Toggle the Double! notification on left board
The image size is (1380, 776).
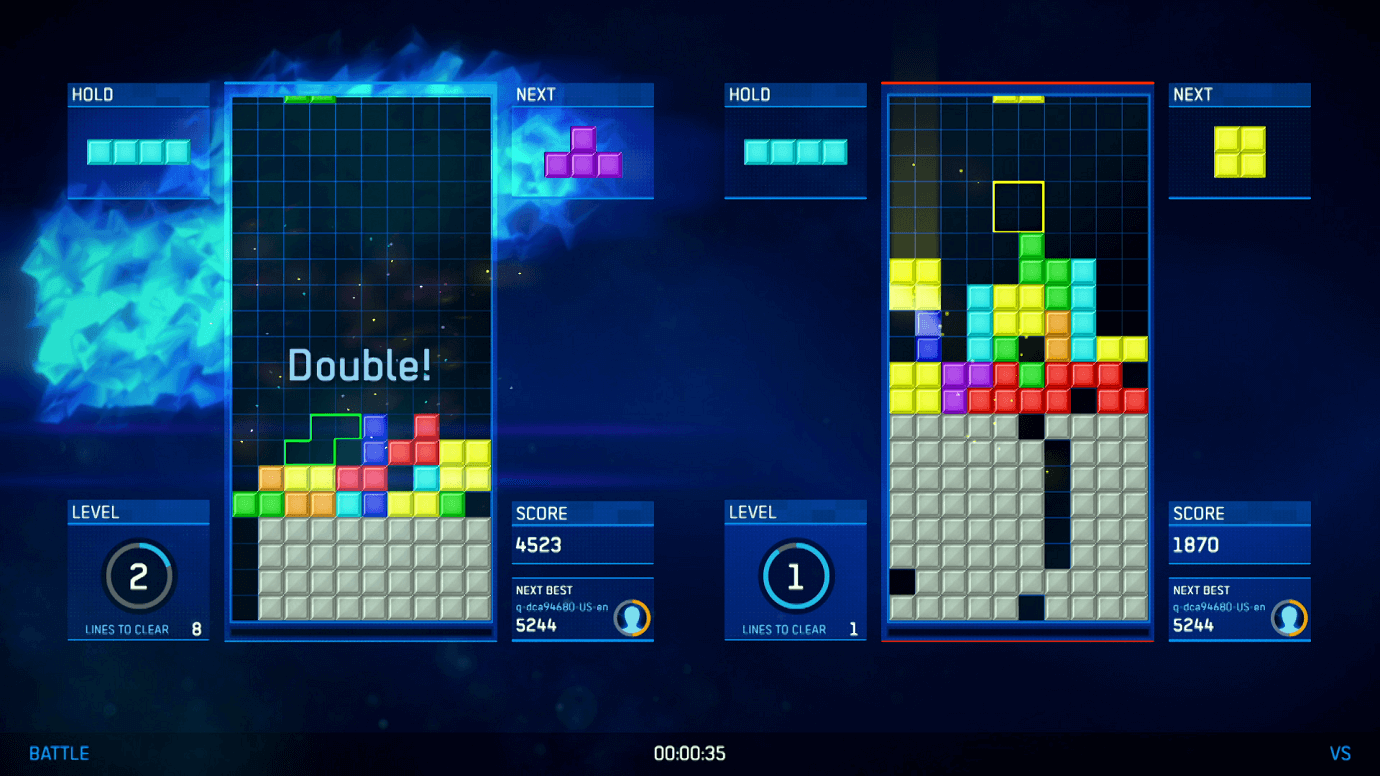[358, 363]
